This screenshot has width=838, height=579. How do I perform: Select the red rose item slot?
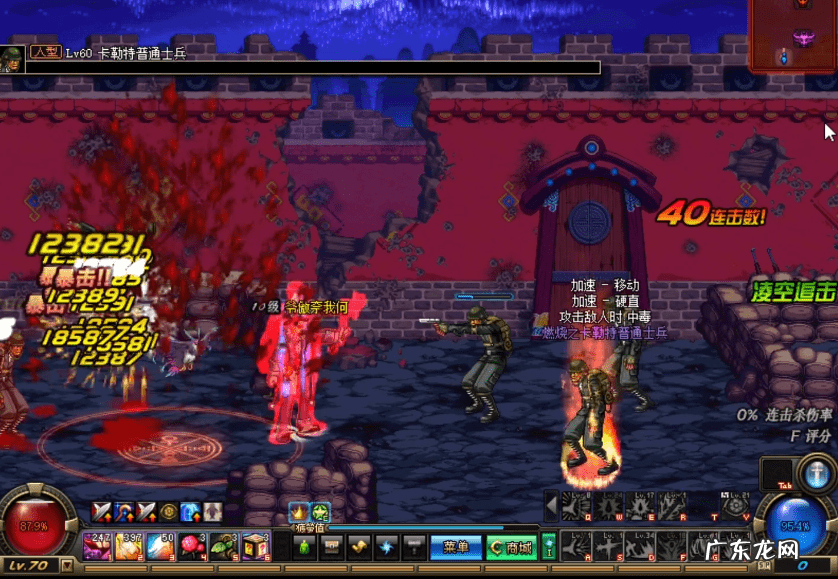(192, 547)
